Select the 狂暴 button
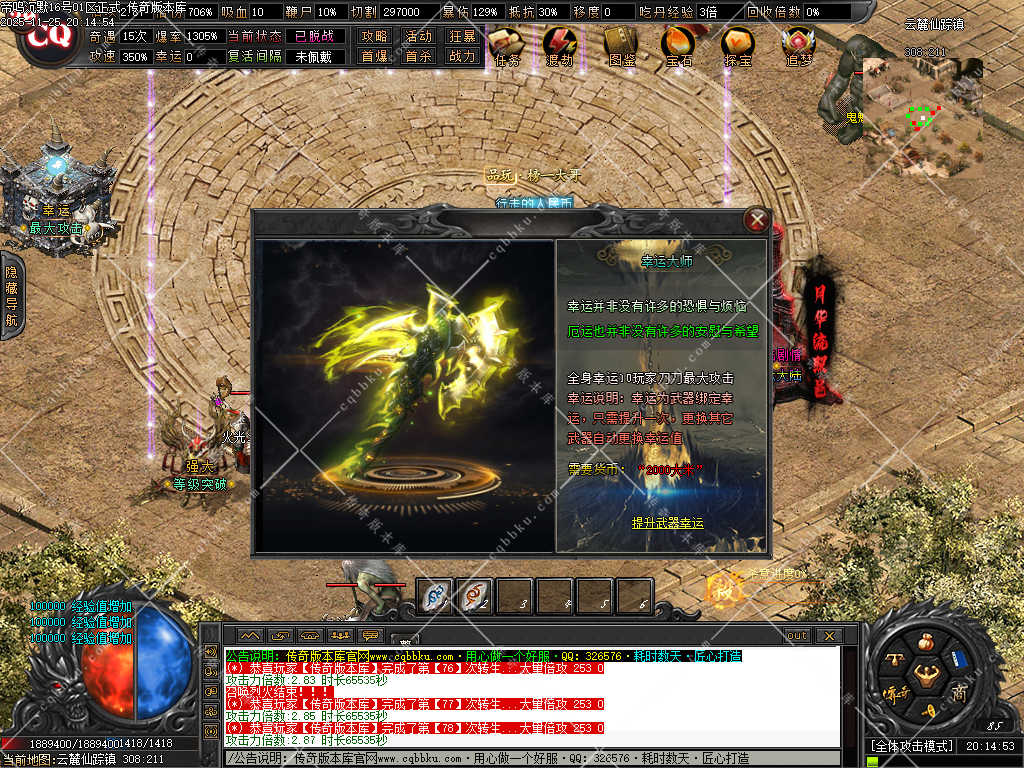 [461, 36]
